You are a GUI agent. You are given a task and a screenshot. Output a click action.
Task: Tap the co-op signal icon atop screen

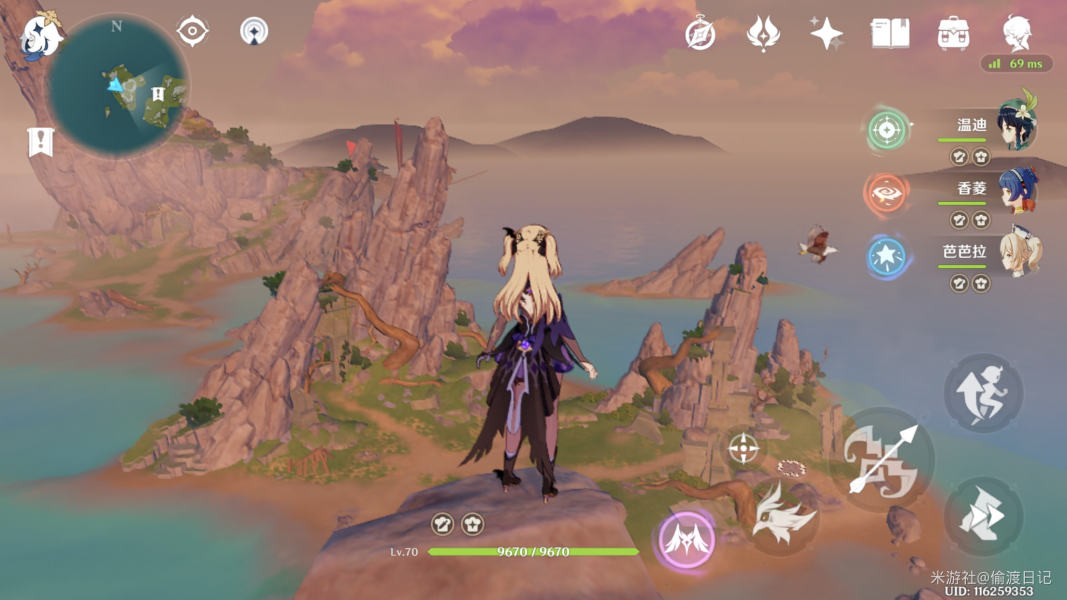(x=254, y=31)
